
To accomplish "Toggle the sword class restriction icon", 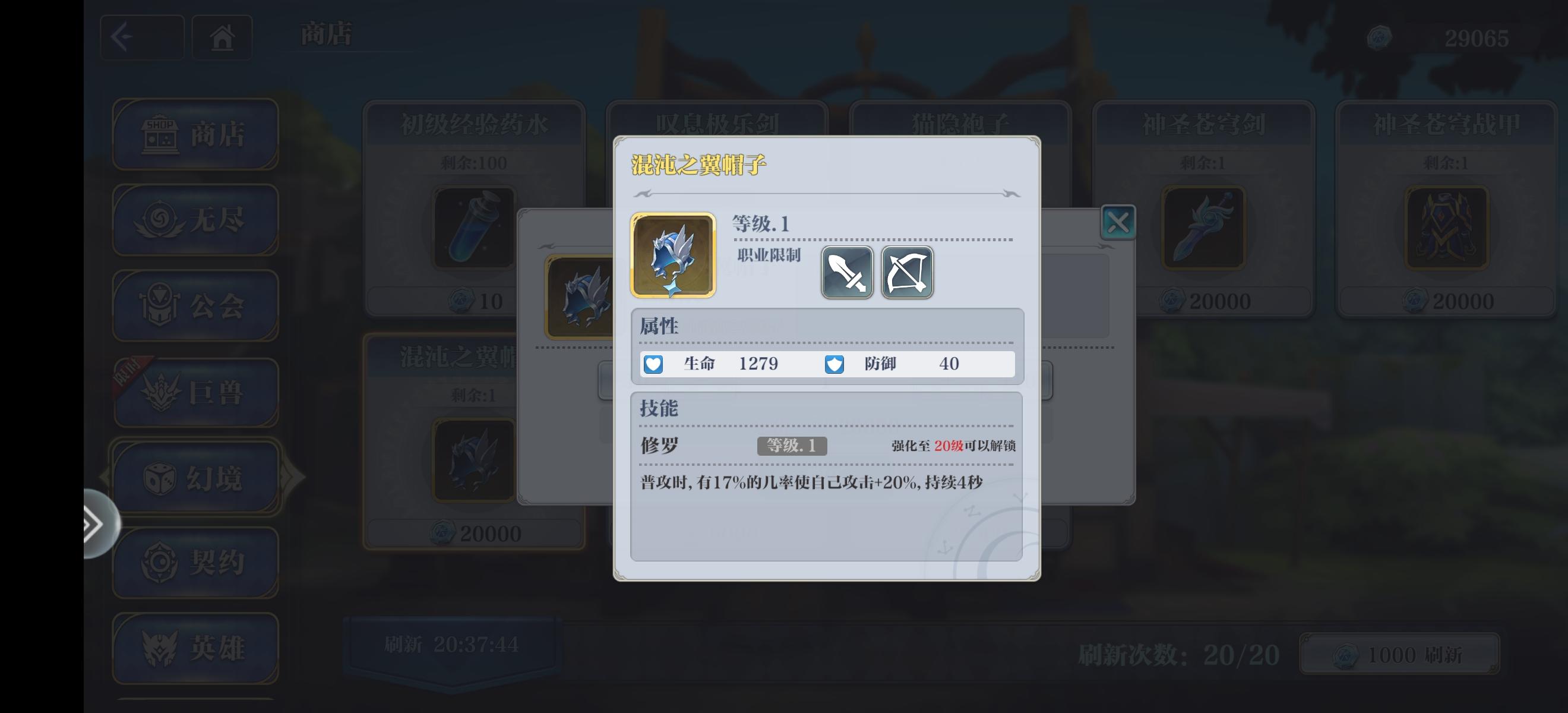I will click(849, 273).
